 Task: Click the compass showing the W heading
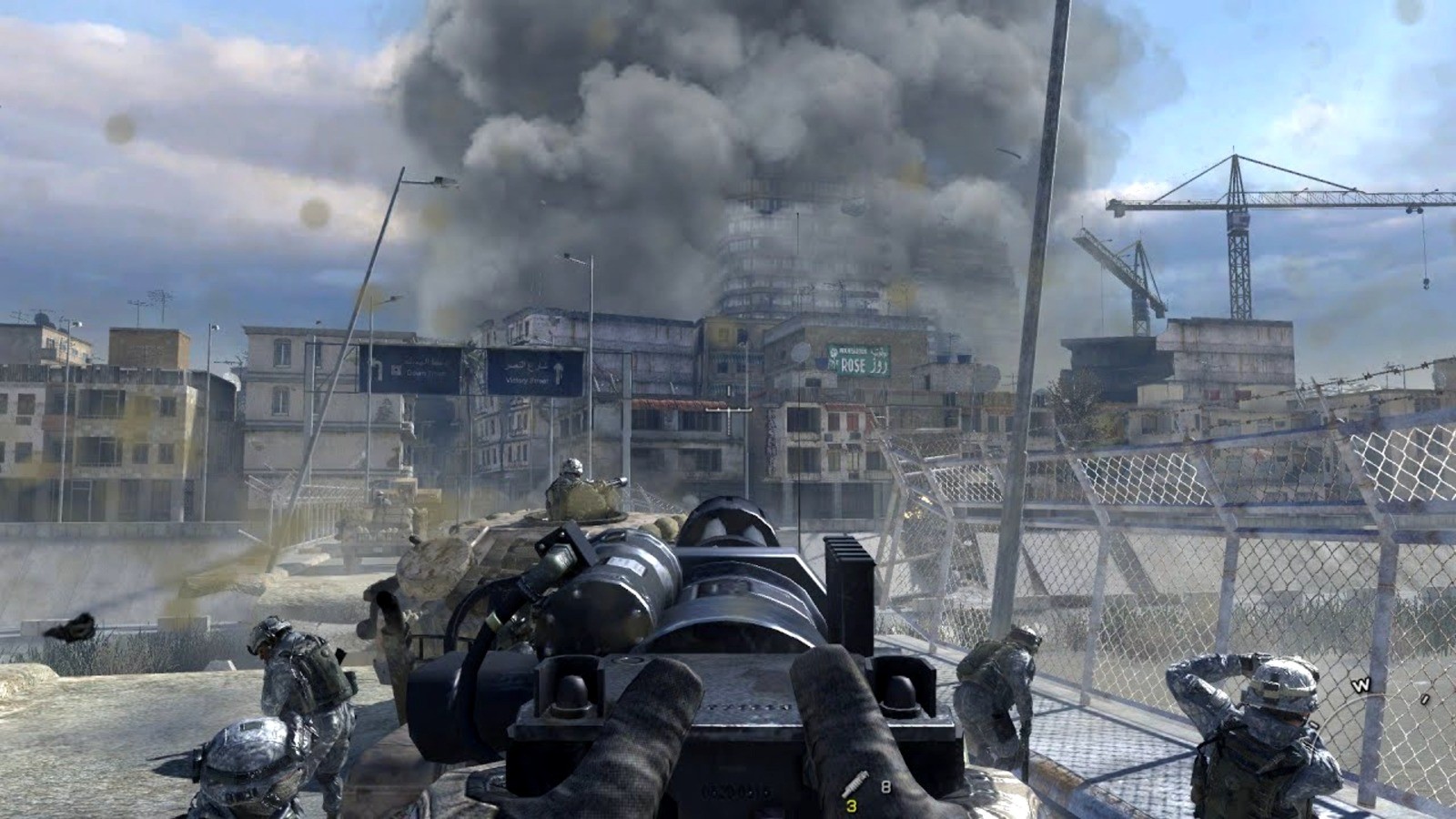tap(1361, 686)
